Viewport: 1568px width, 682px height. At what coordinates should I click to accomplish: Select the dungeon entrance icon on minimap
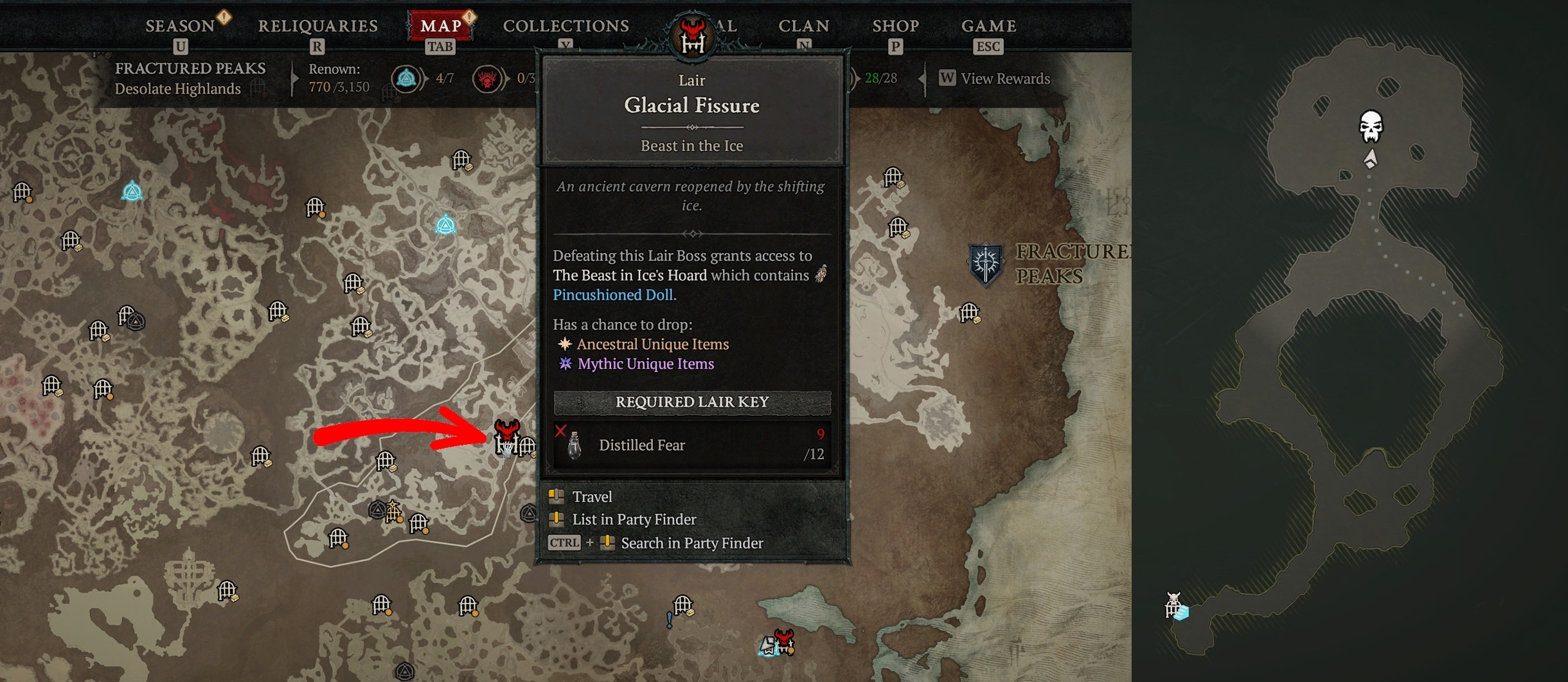(1175, 606)
